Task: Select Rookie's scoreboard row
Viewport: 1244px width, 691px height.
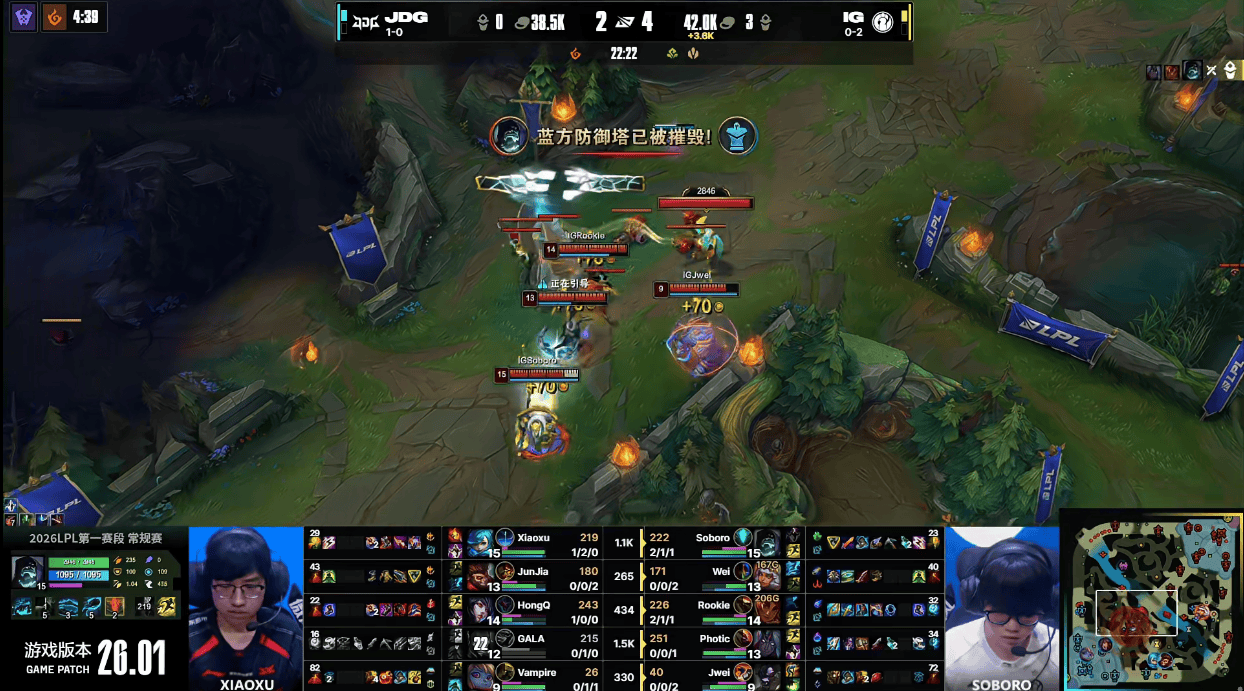Action: 712,608
